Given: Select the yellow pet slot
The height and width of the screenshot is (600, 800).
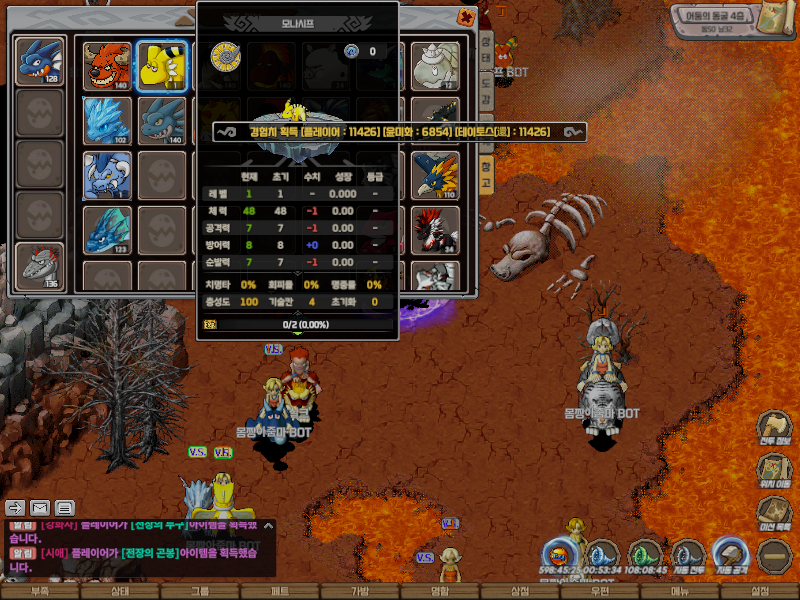Looking at the screenshot, I should click(x=161, y=66).
